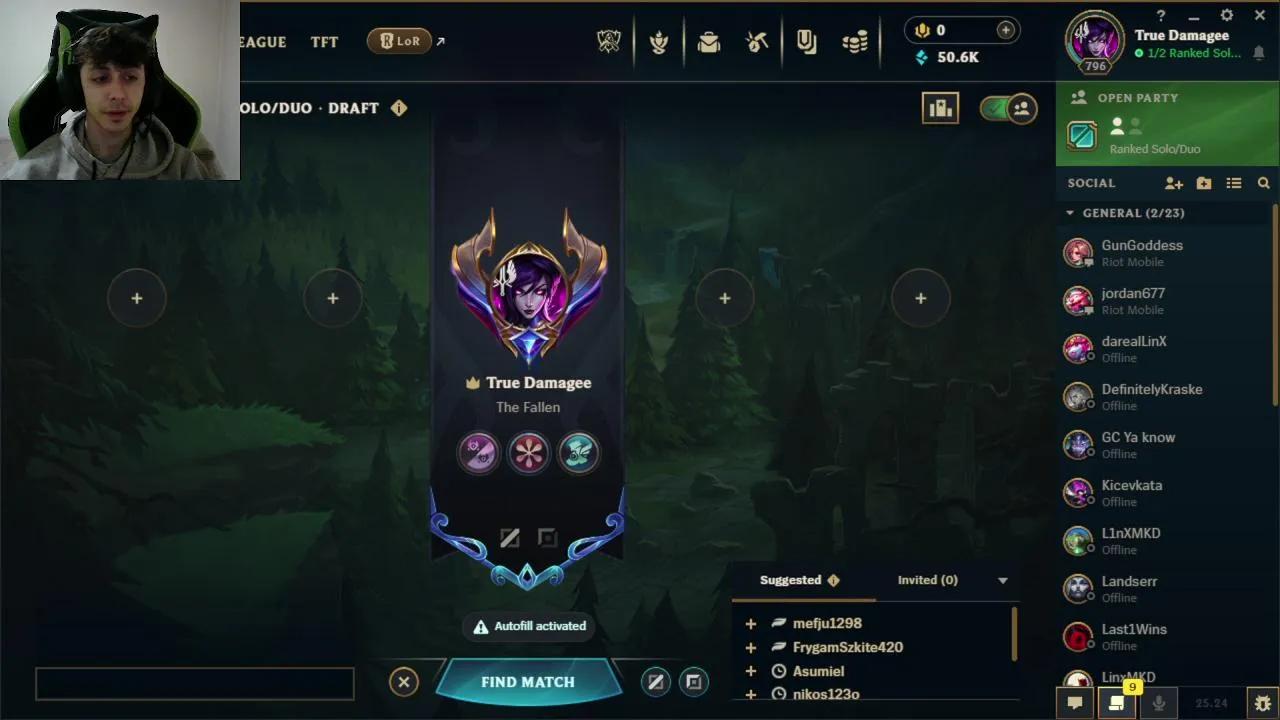The image size is (1280, 720).
Task: Click the plus button to purchase RP
Action: coord(1005,30)
